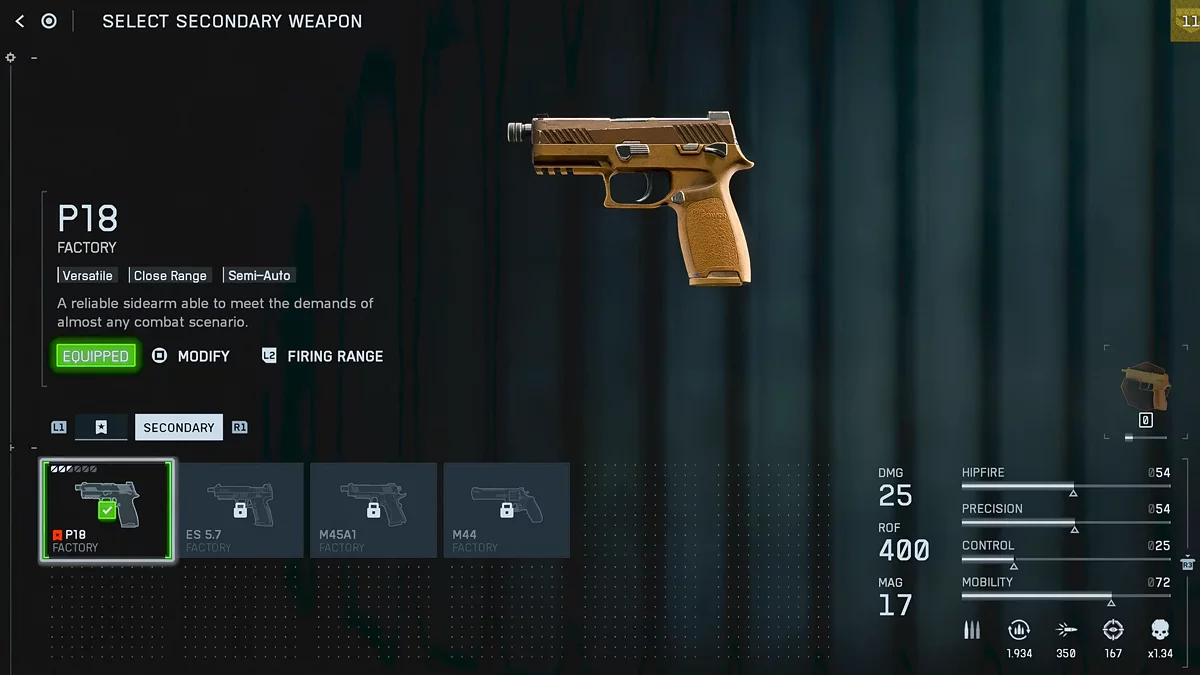Select the P18 pistol tile
This screenshot has width=1200, height=675.
pyautogui.click(x=107, y=510)
